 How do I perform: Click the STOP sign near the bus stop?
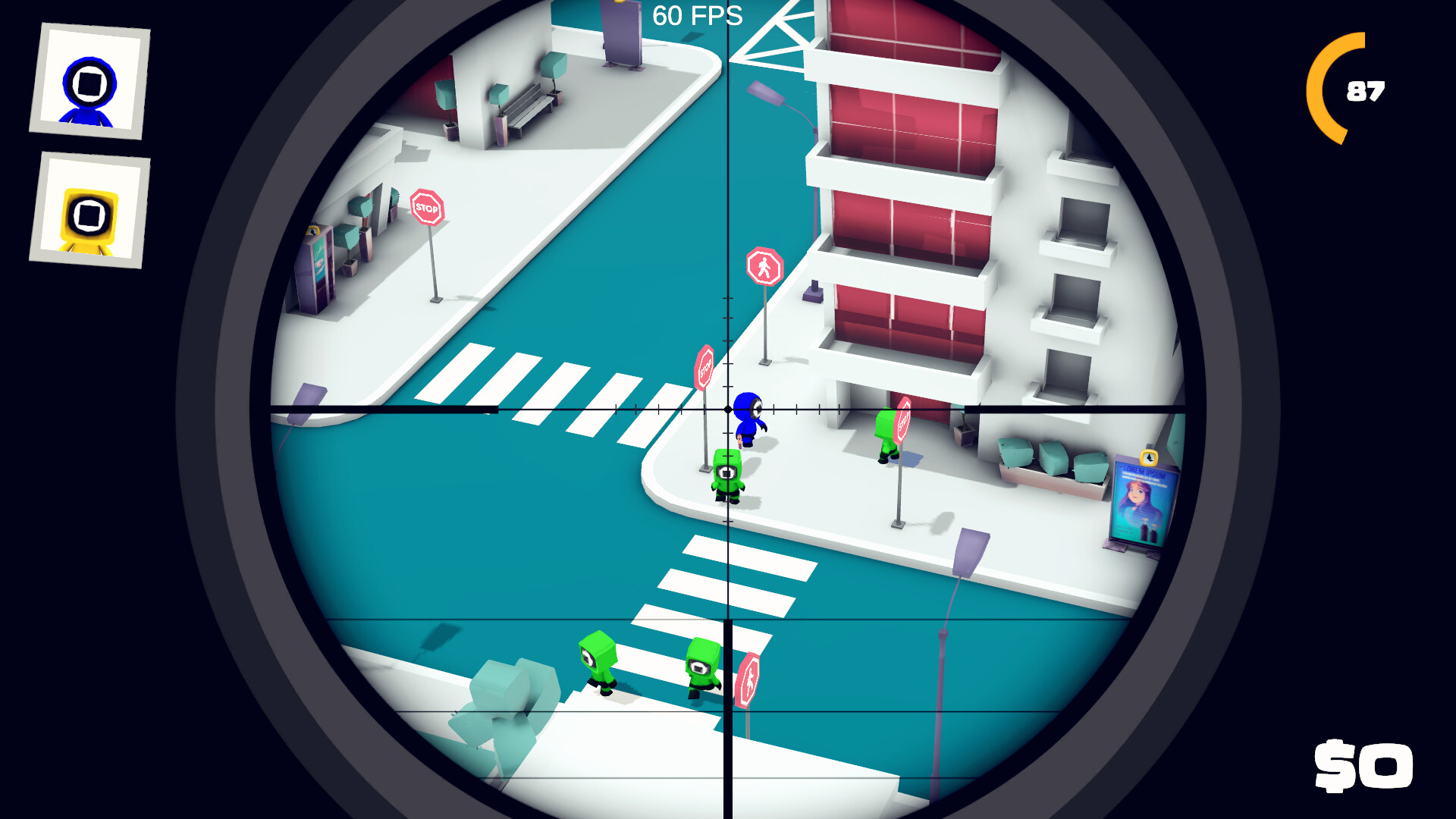point(428,206)
